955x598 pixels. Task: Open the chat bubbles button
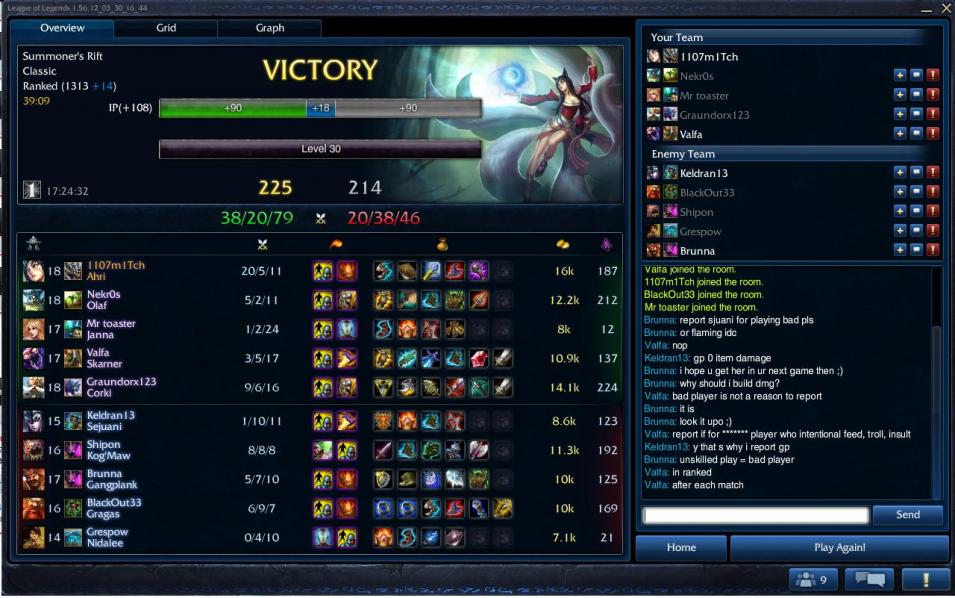point(869,579)
